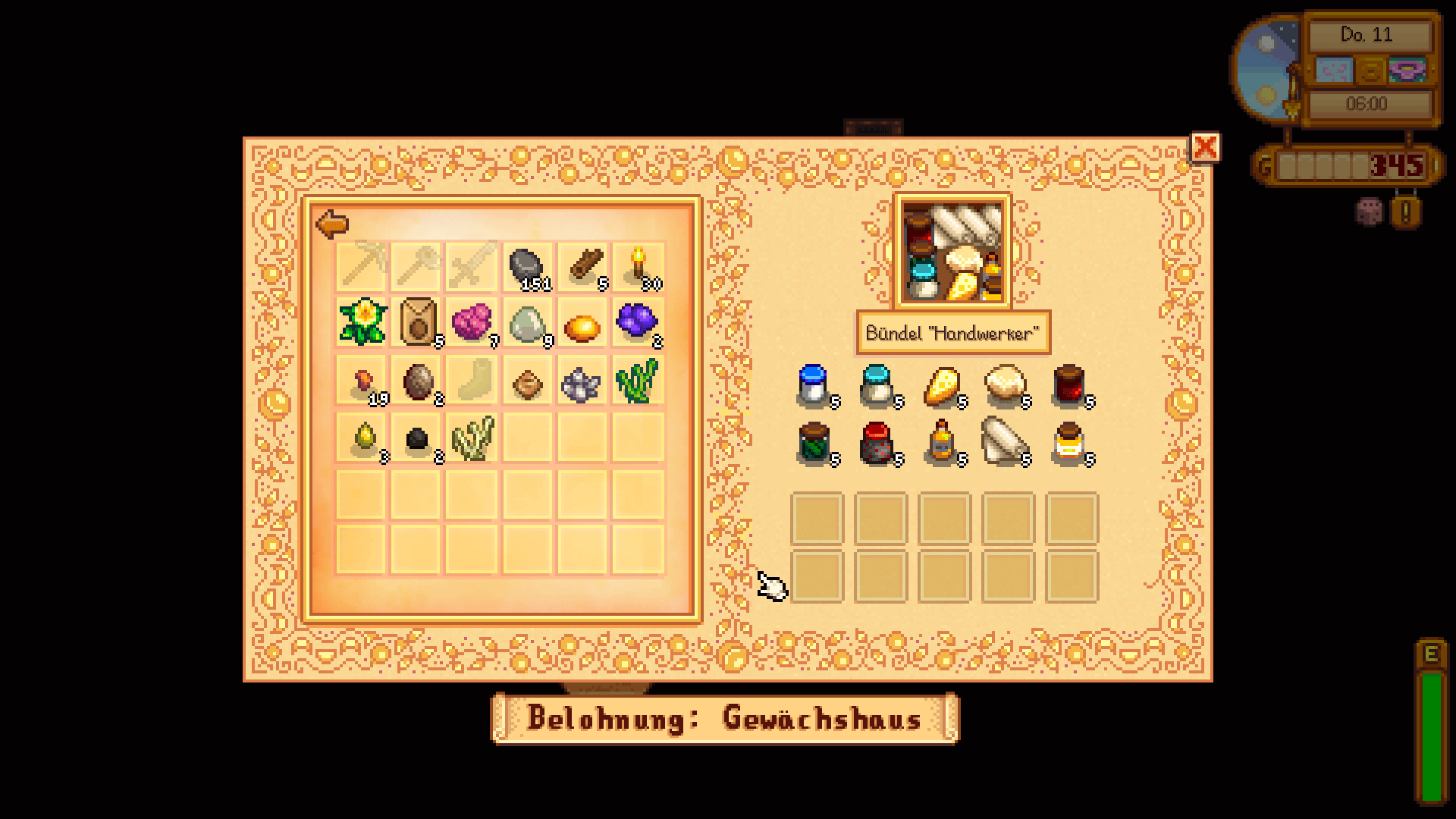Choose the green seaweed item
The image size is (1456, 819).
638,379
